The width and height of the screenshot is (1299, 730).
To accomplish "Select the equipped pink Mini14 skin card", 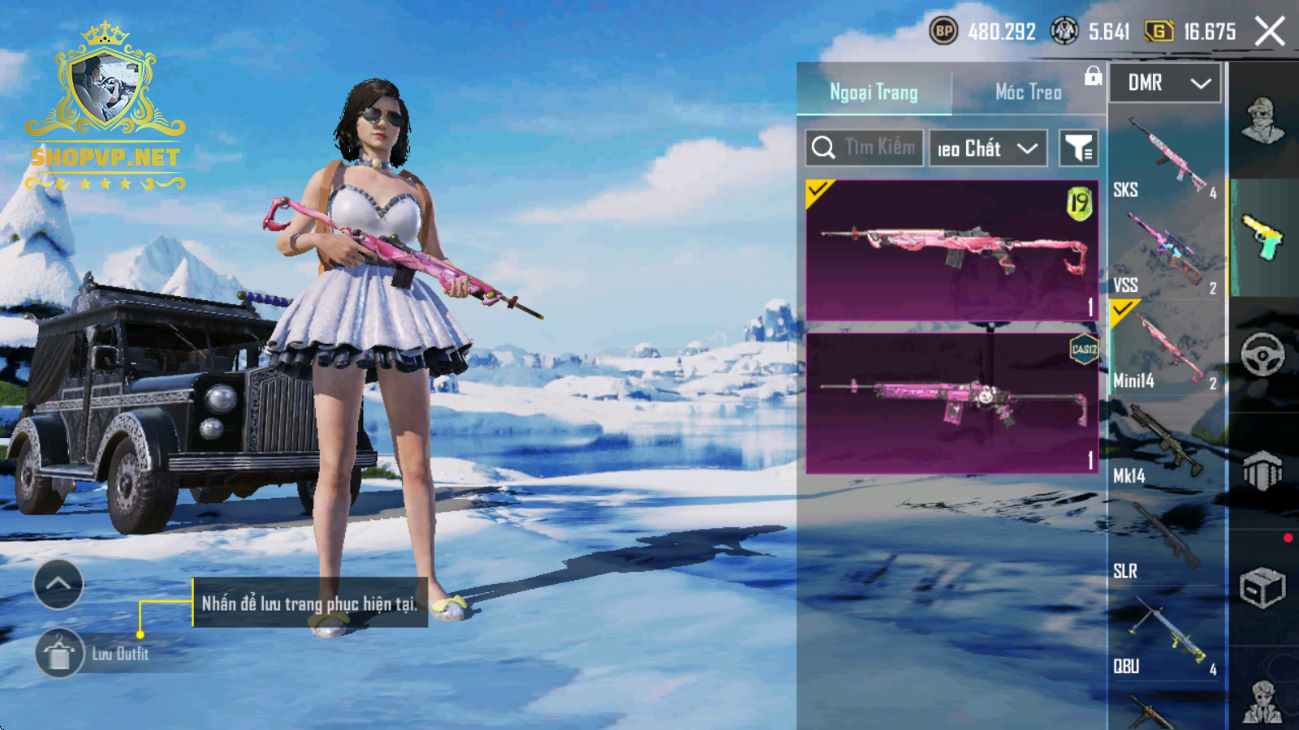I will [x=952, y=251].
